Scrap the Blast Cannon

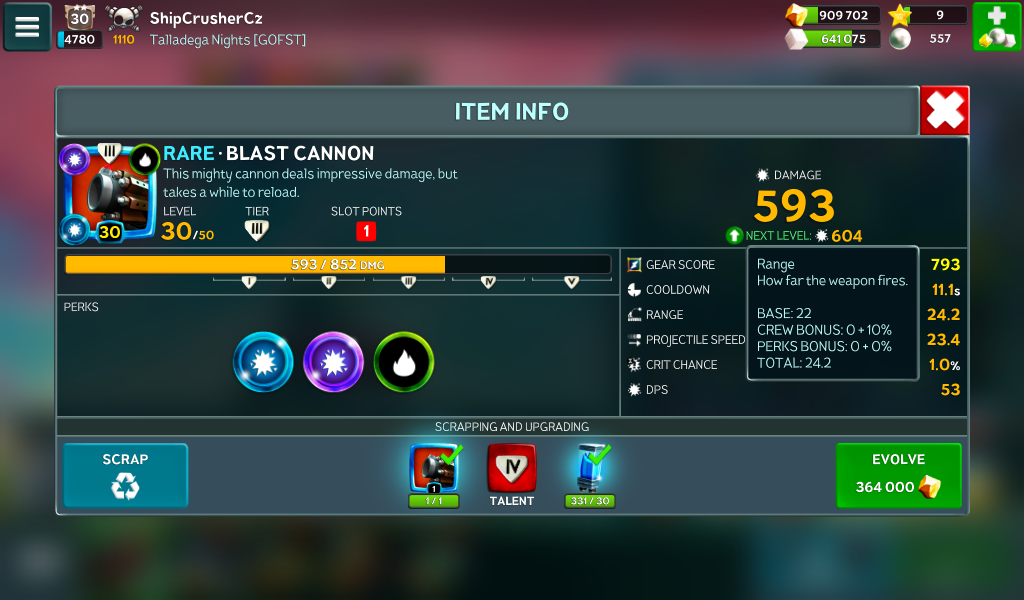[x=125, y=475]
